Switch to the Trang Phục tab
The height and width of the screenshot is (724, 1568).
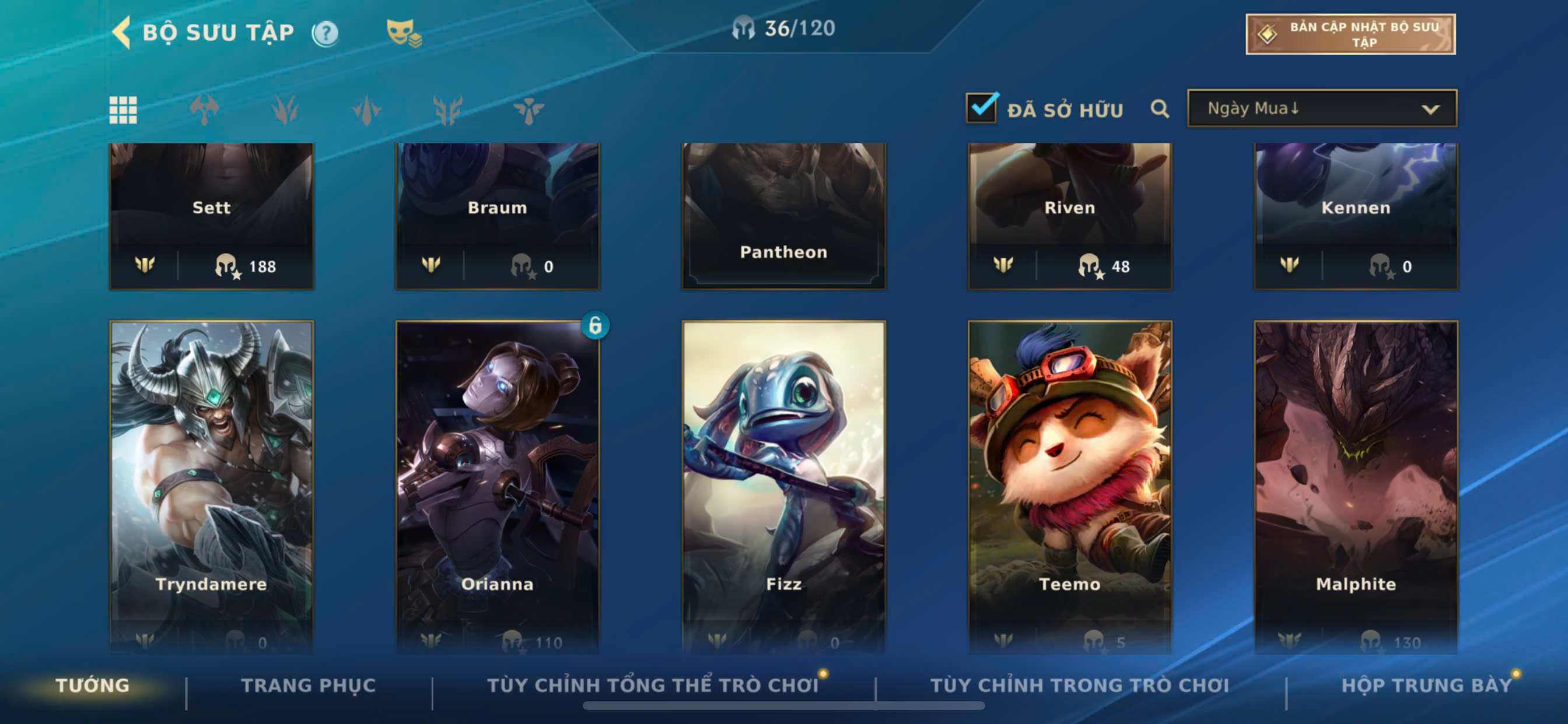[308, 686]
